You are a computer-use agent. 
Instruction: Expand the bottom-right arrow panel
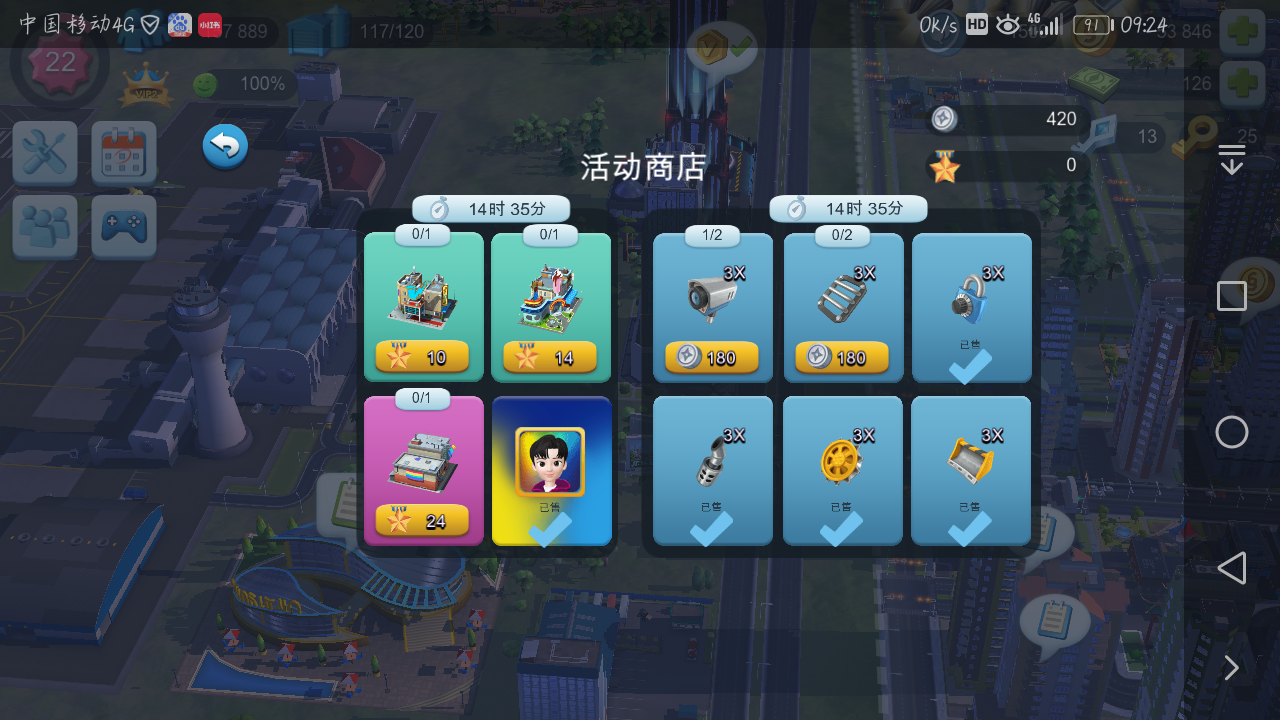point(1231,668)
